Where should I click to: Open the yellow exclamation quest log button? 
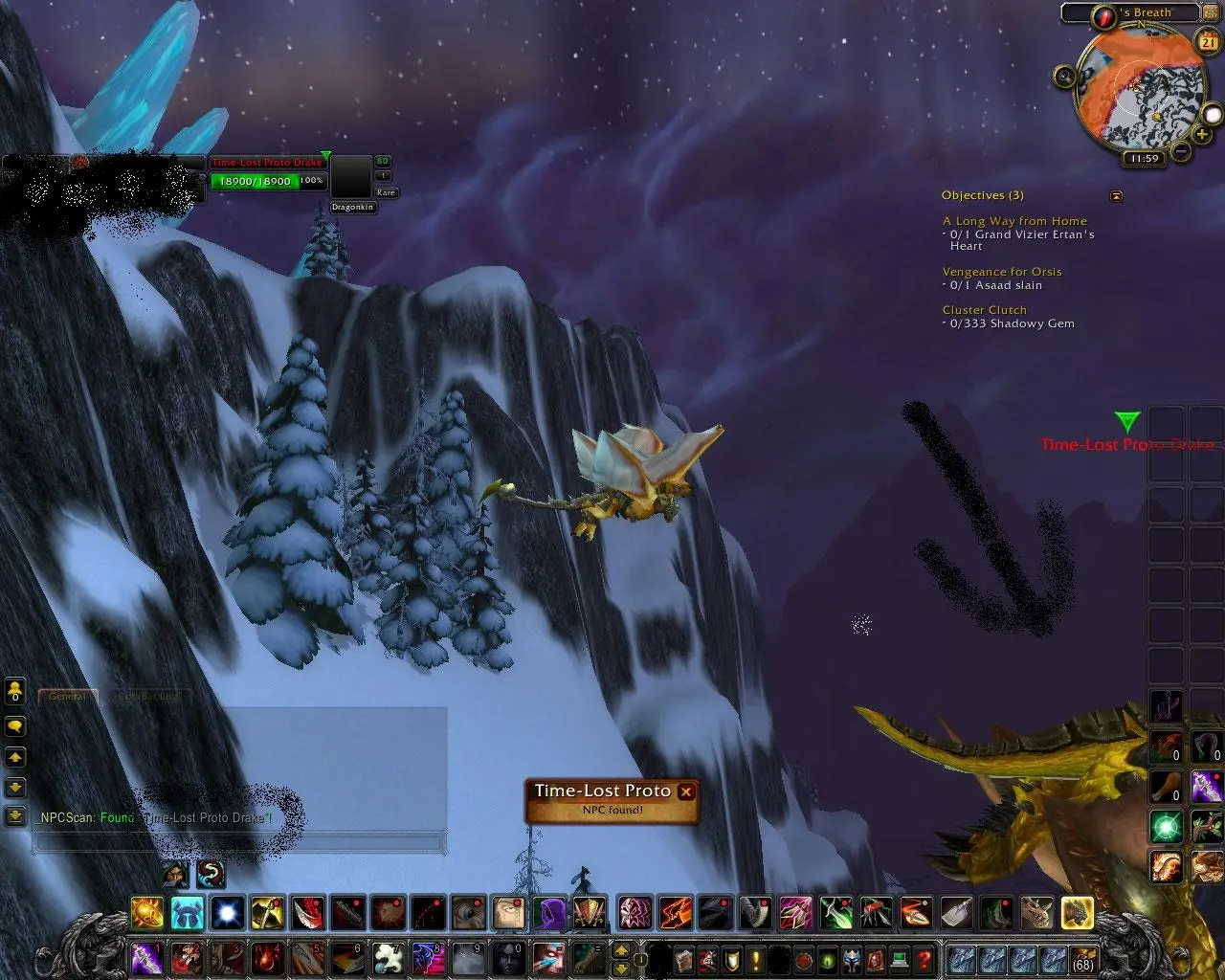pos(756,959)
